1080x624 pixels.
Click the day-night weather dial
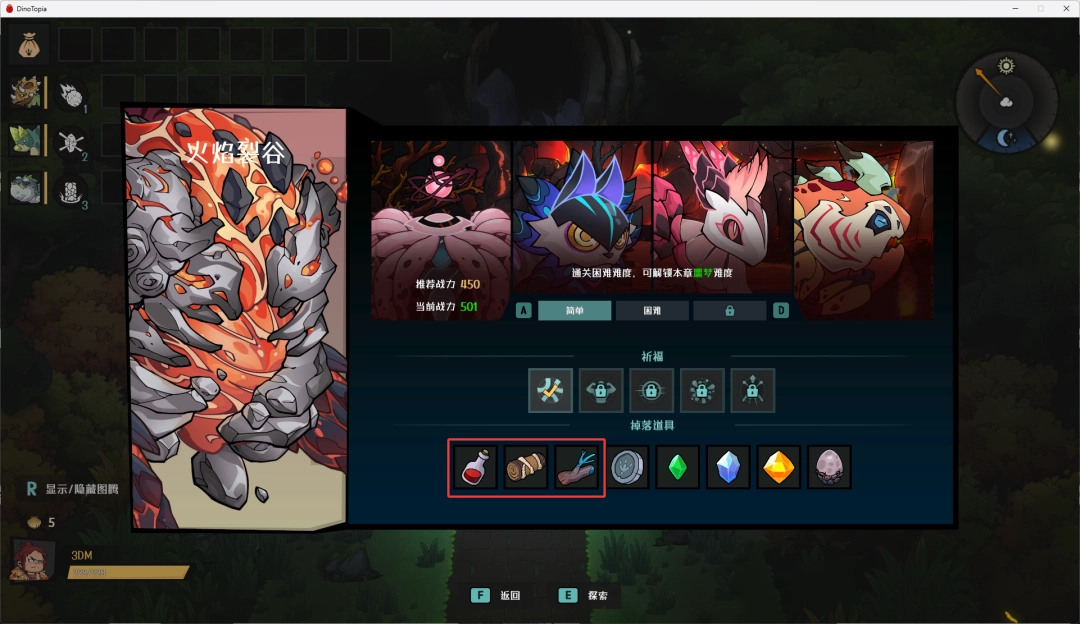coord(1005,101)
